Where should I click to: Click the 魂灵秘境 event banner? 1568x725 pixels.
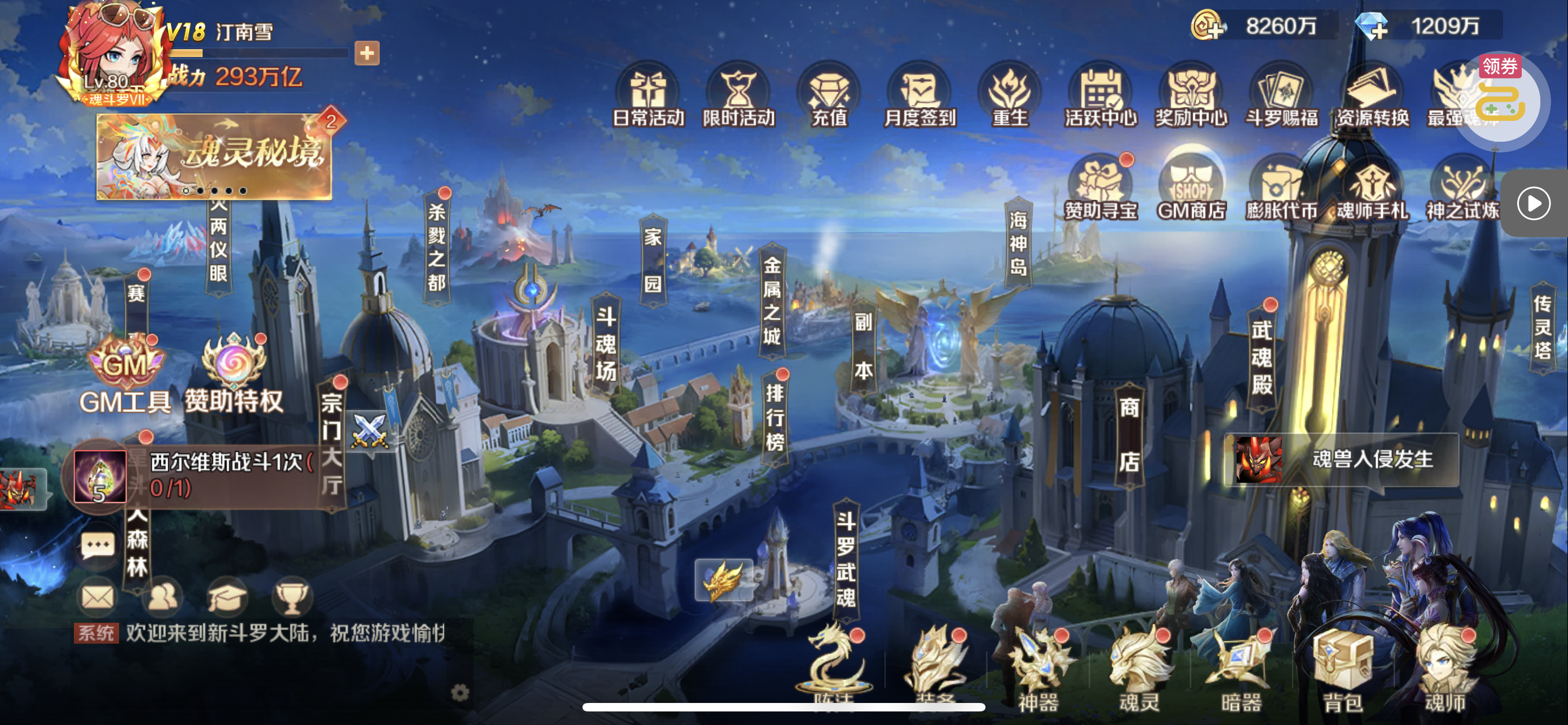[214, 156]
